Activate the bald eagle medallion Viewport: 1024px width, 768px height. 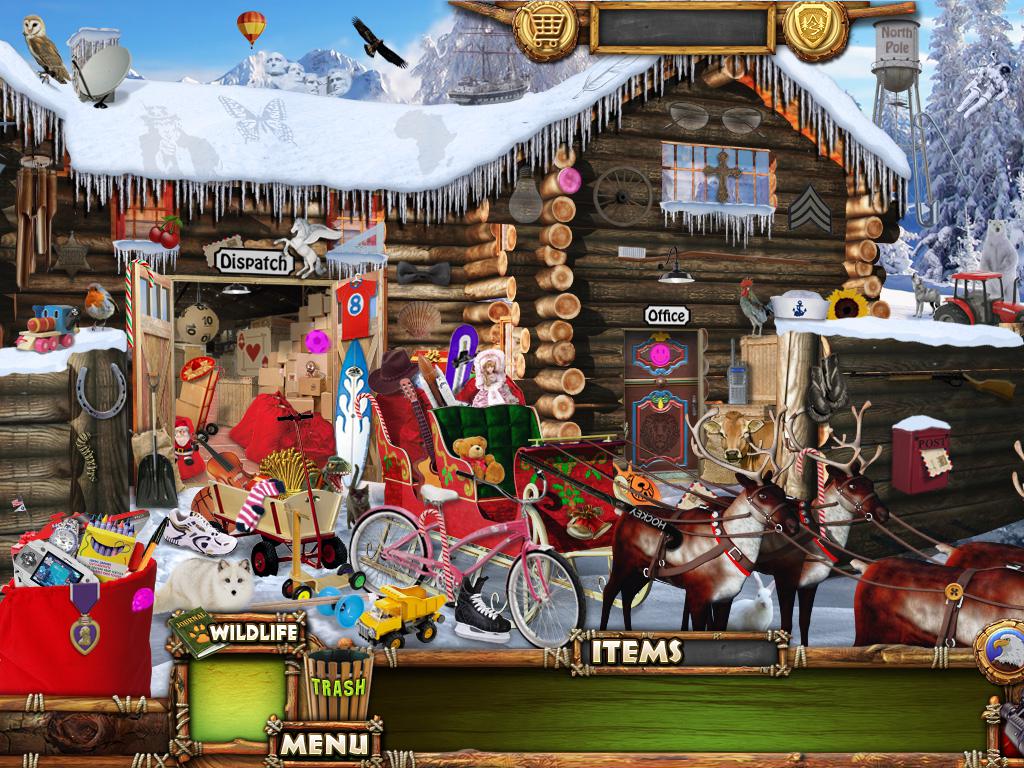1002,651
